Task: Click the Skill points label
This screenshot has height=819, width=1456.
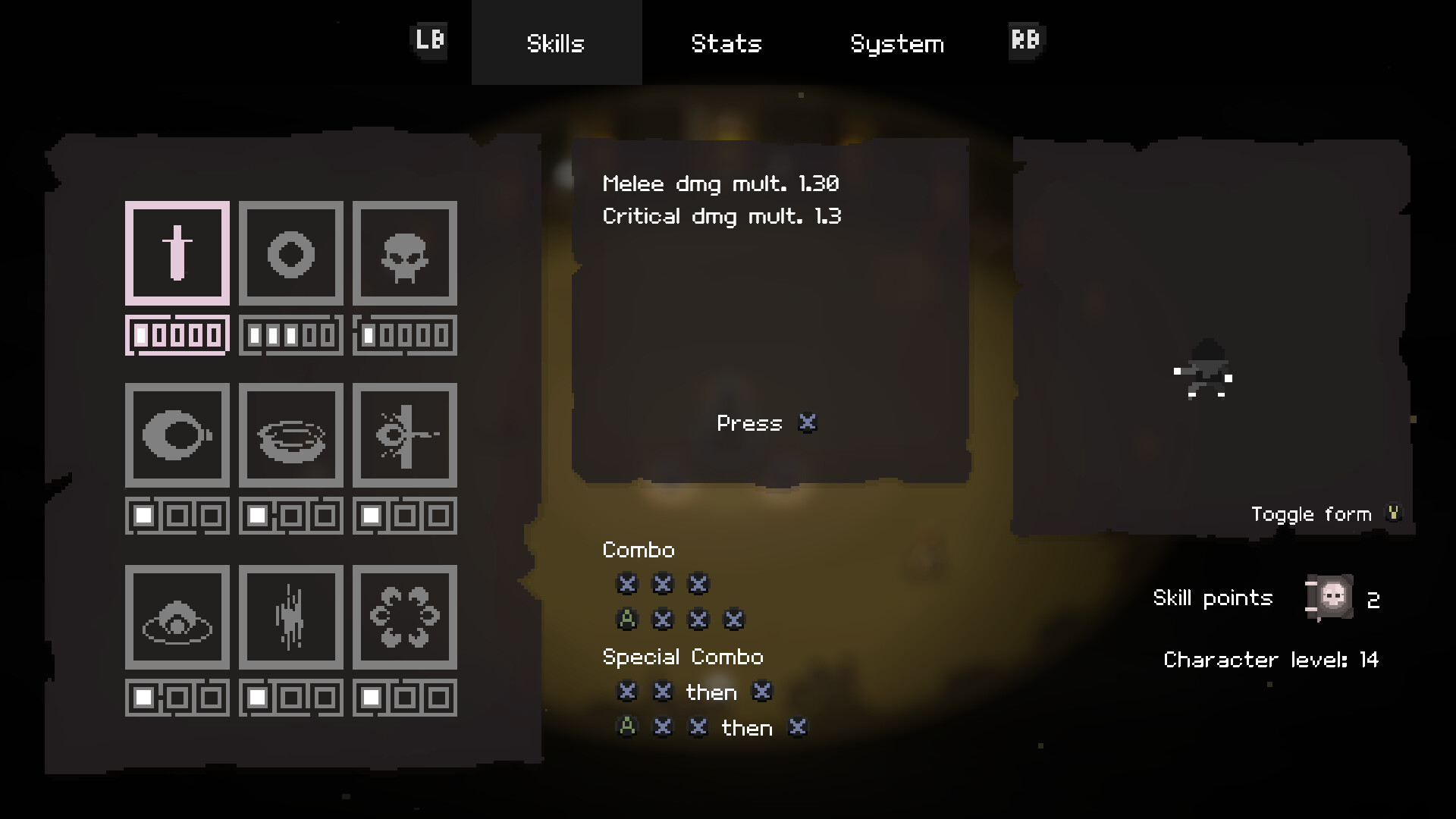Action: tap(1213, 598)
